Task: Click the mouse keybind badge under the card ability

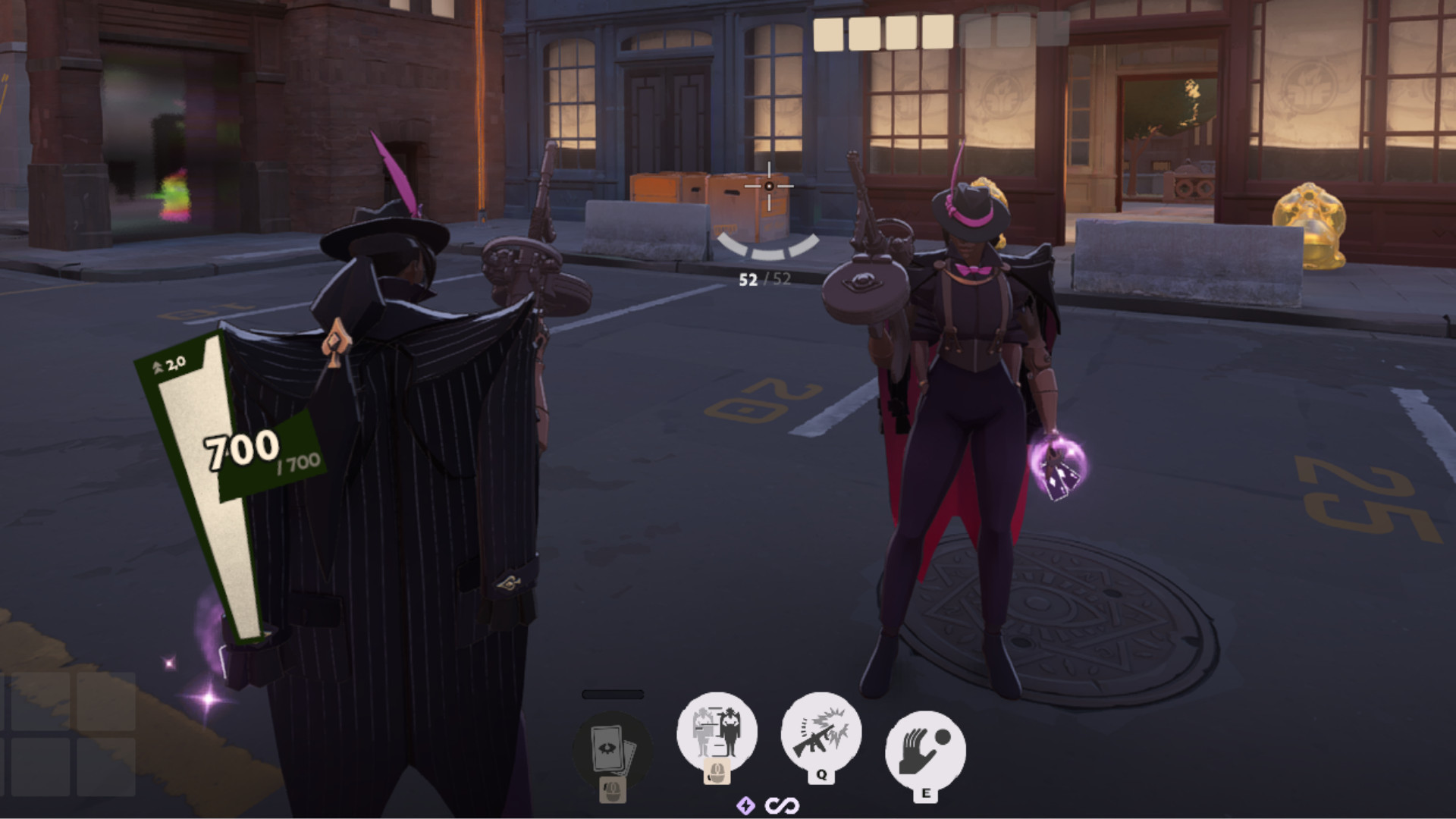Action: [611, 789]
